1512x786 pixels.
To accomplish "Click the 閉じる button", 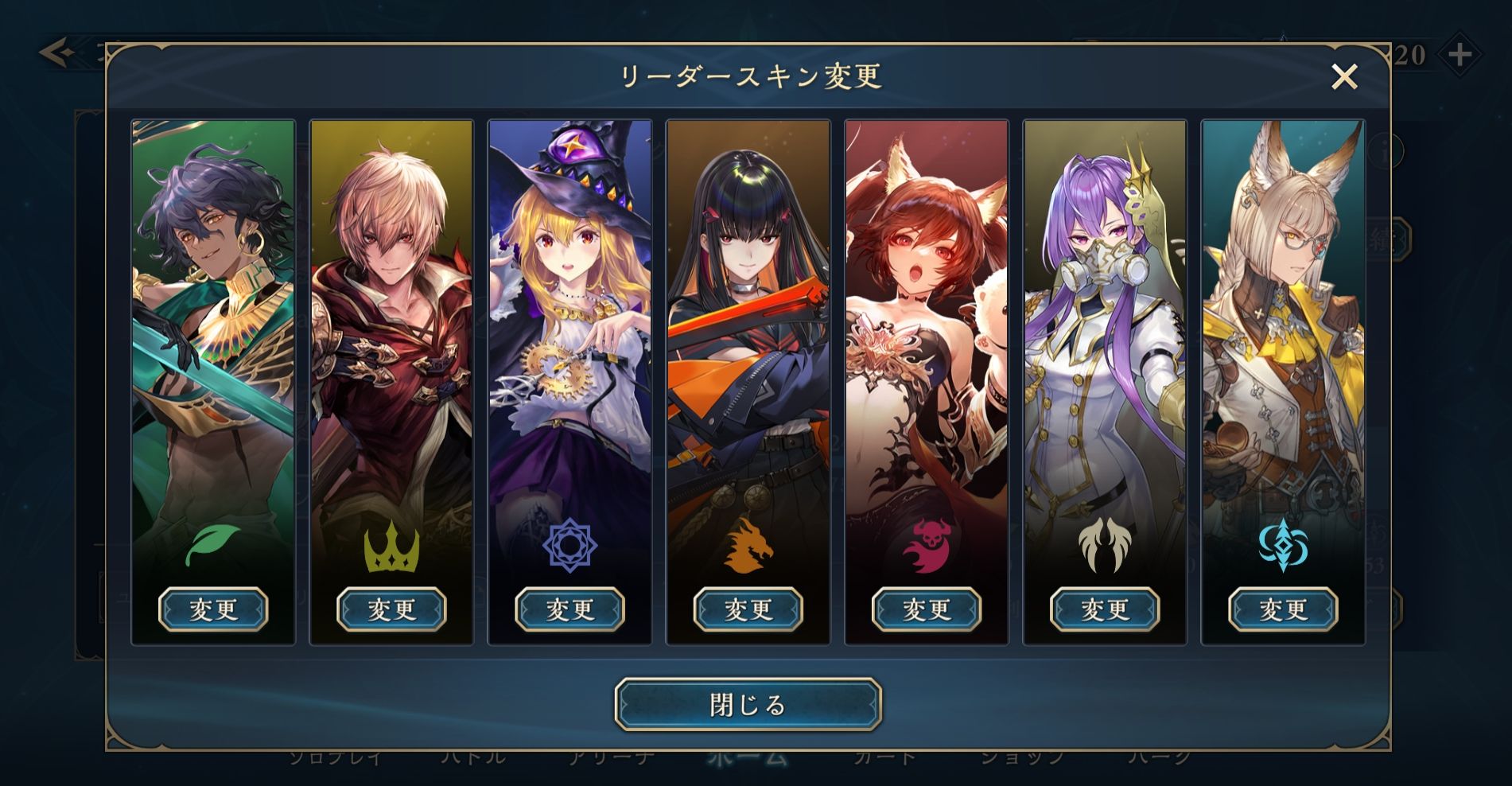I will tap(748, 704).
